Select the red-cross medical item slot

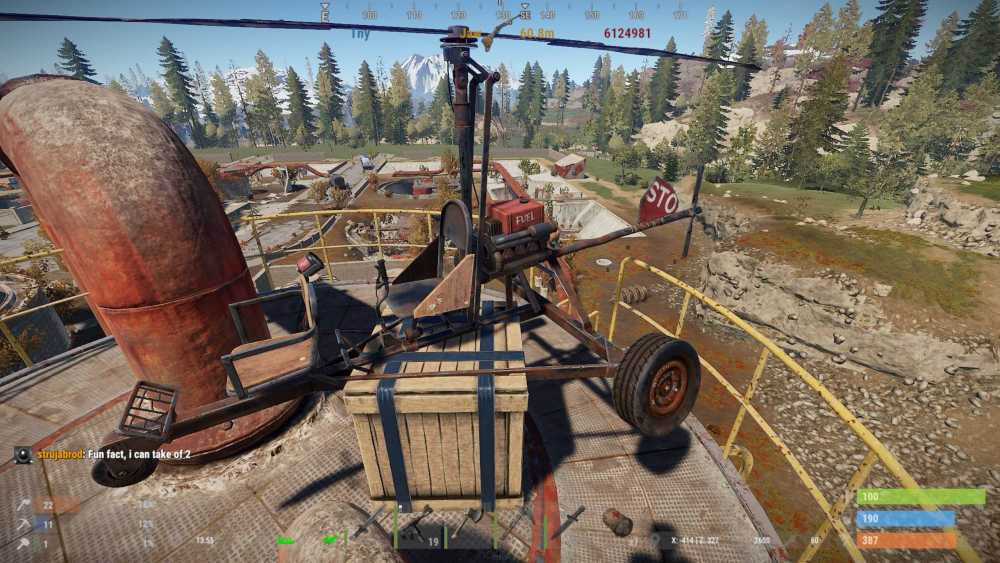click(x=618, y=524)
